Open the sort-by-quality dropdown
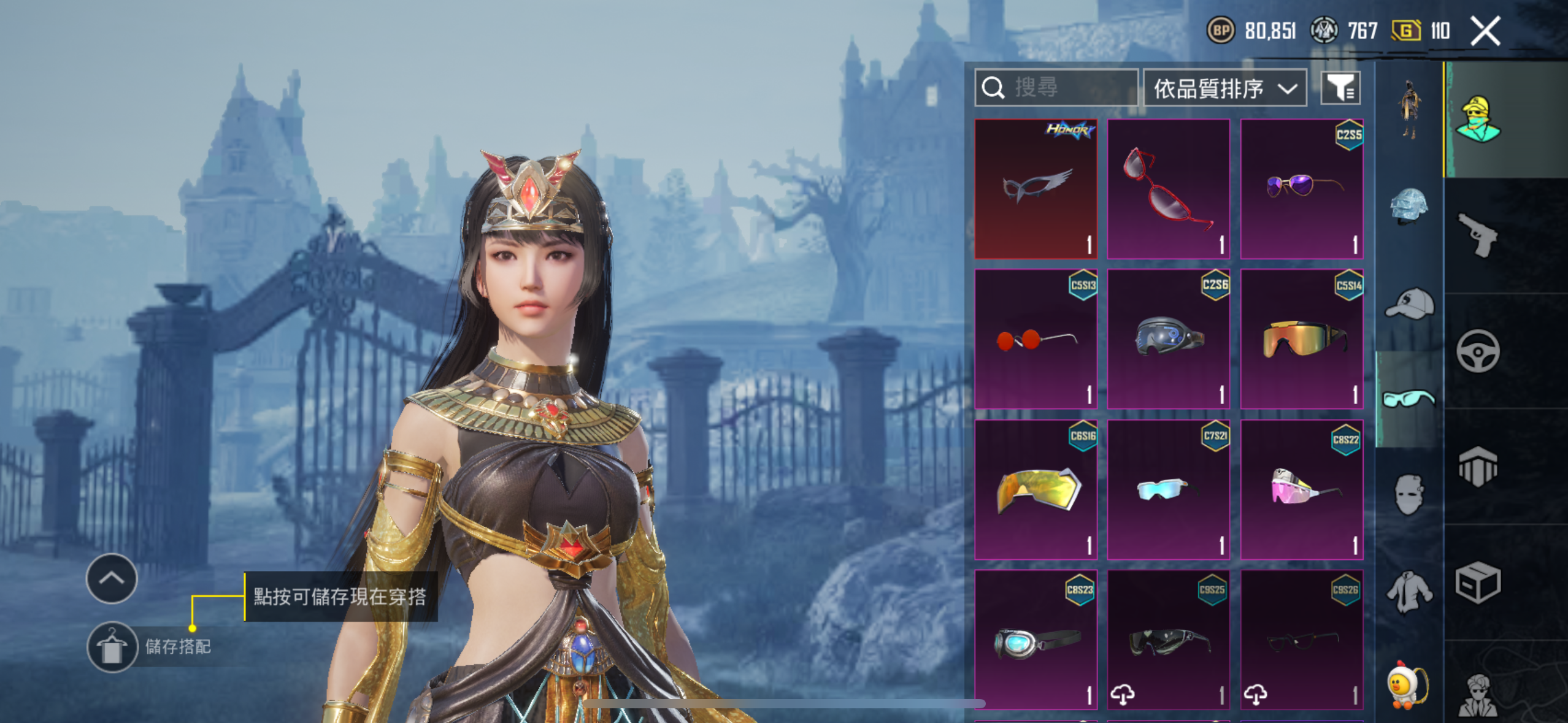 1224,88
